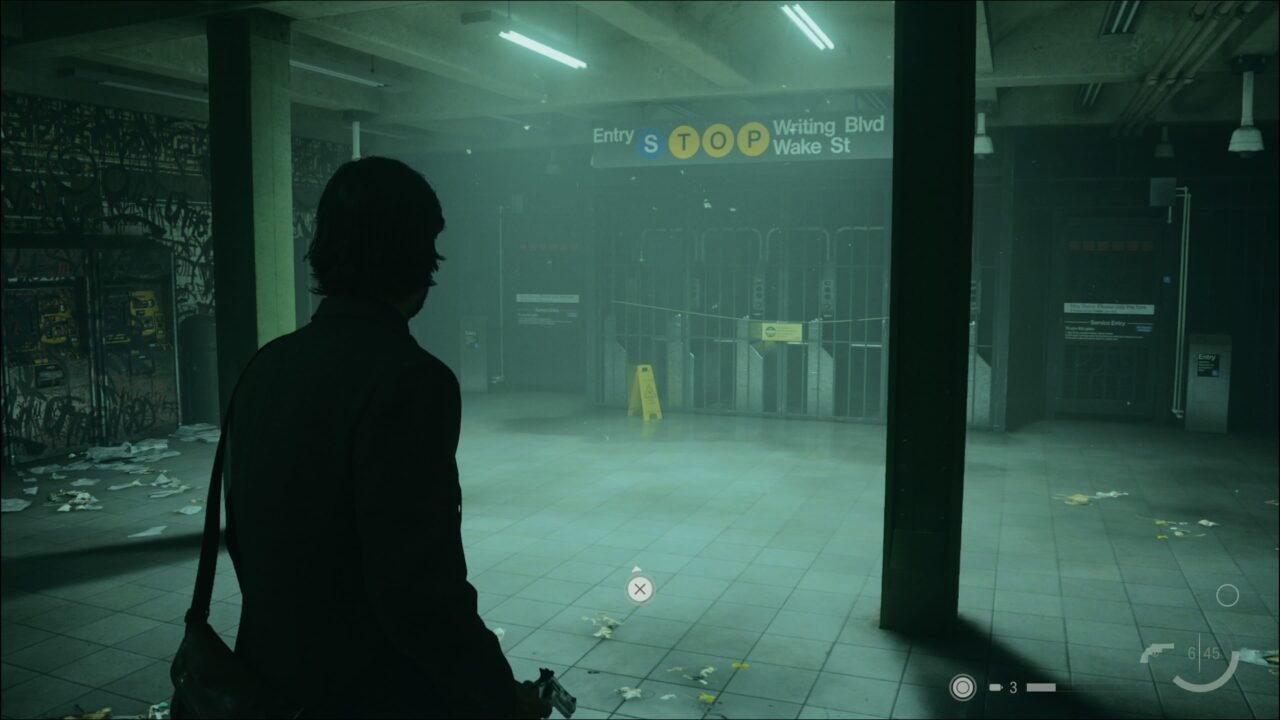This screenshot has height=720, width=1280.
Task: Click the circle button prompt
Action: pyautogui.click(x=1229, y=596)
